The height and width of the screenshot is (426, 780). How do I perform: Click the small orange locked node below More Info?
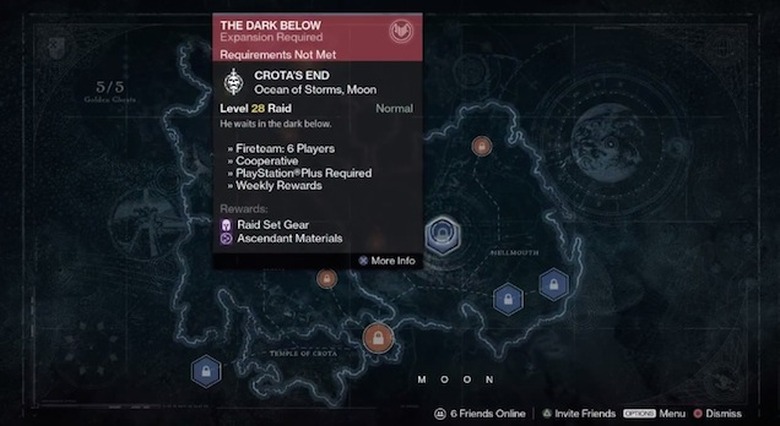[326, 279]
